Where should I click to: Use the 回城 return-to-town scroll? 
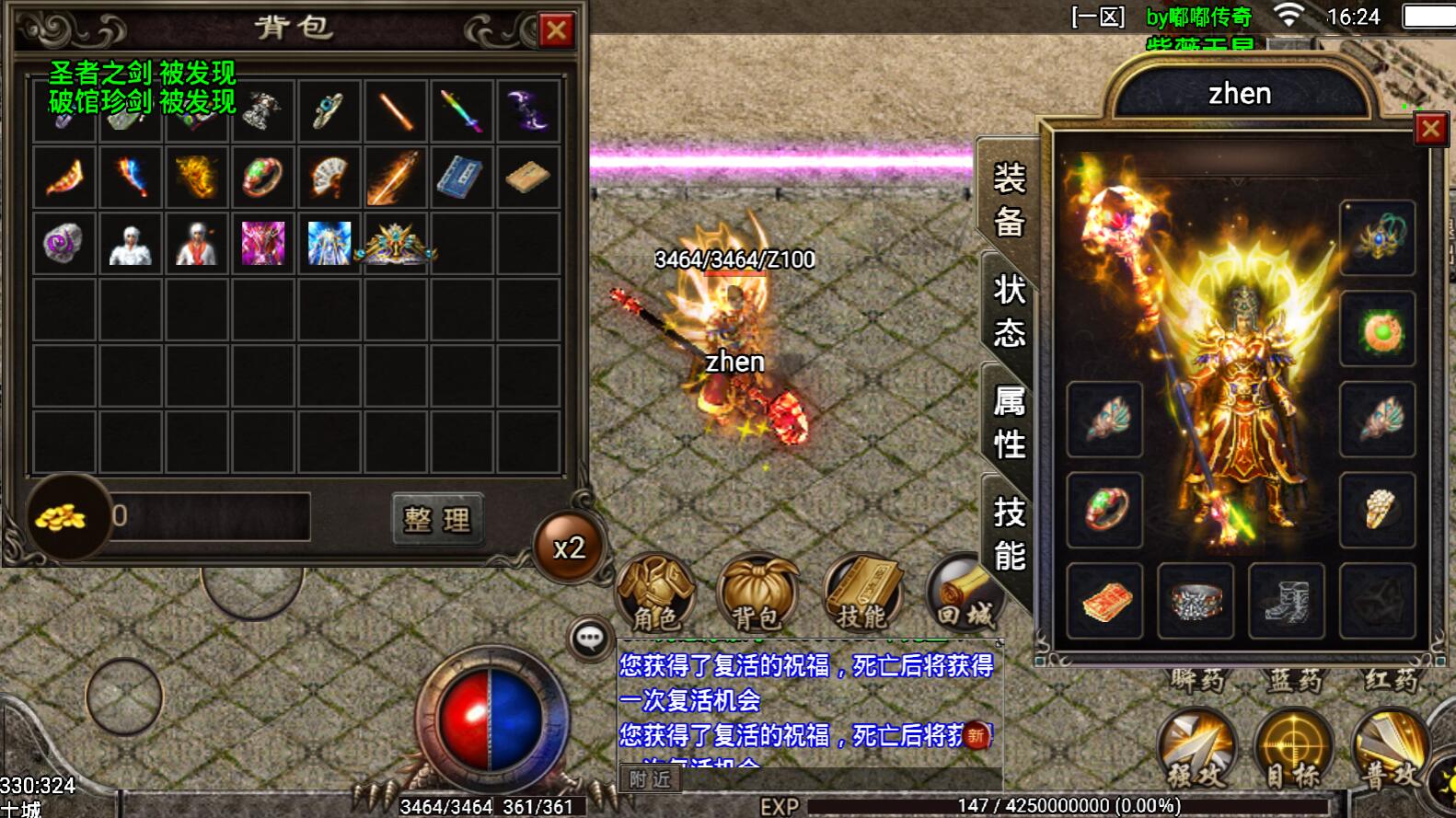[962, 593]
